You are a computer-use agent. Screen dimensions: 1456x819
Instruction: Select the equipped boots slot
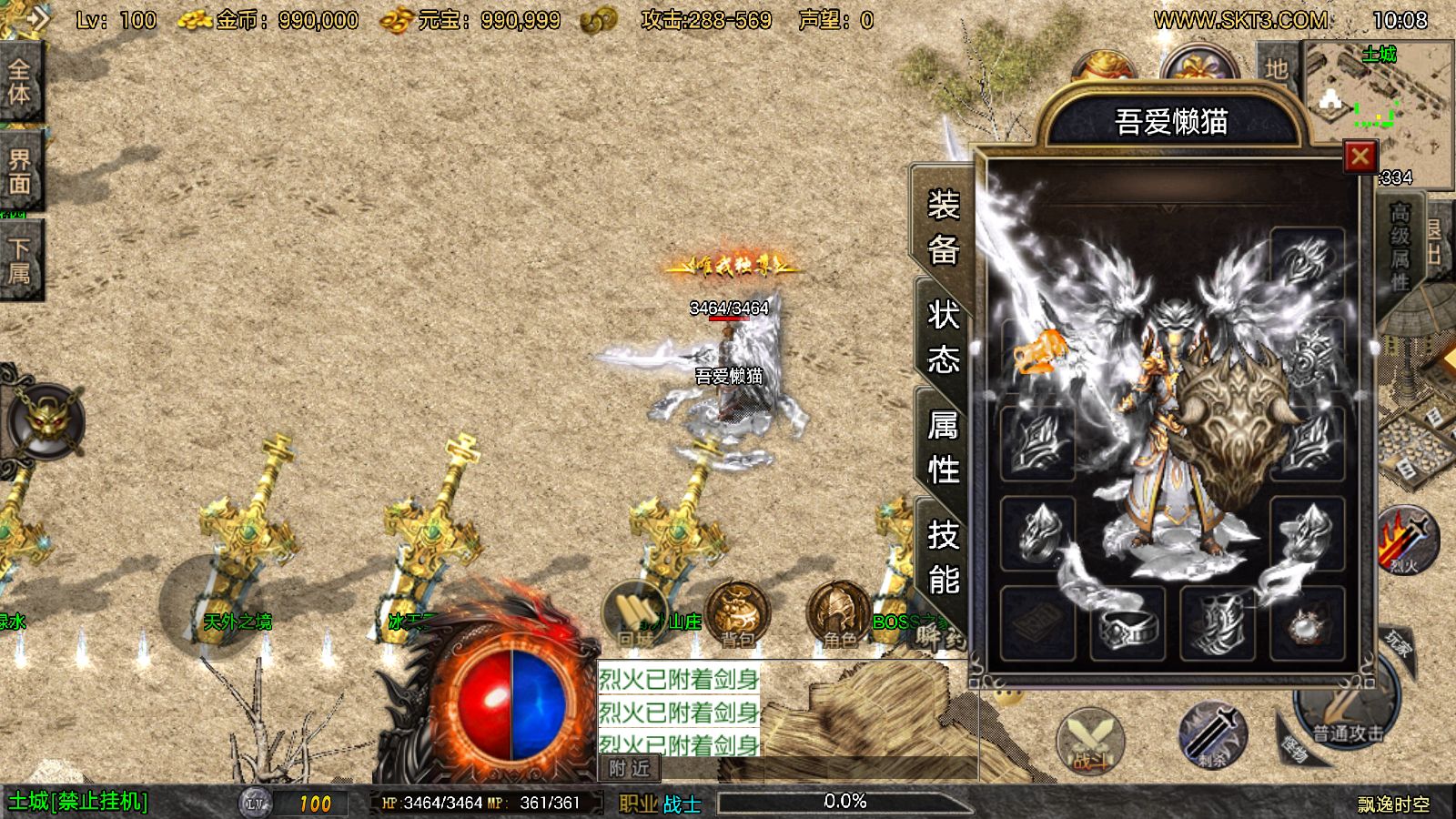point(1217,623)
